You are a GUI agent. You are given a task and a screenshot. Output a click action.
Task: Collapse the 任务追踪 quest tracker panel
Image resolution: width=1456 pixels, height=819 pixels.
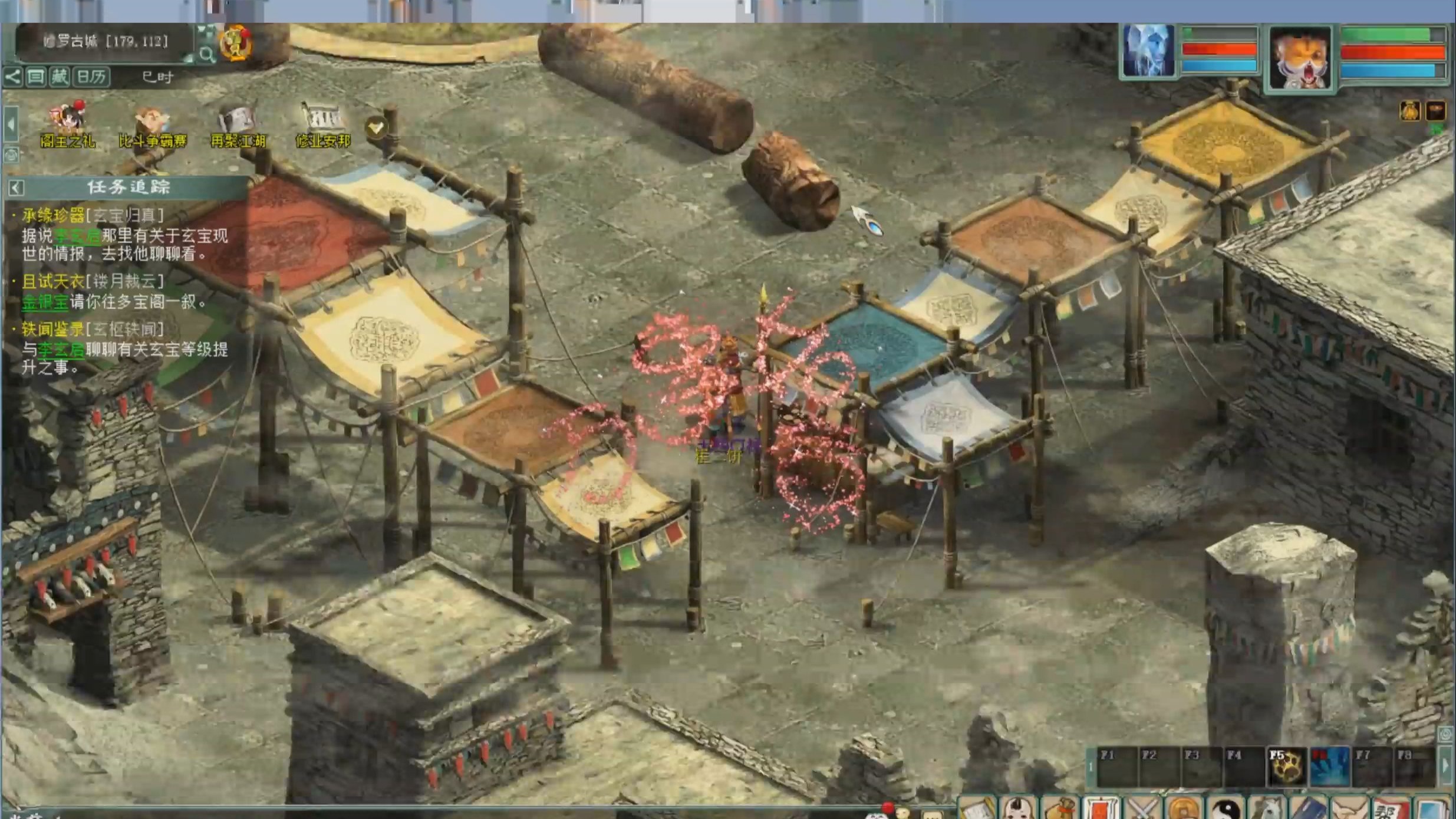(17, 188)
